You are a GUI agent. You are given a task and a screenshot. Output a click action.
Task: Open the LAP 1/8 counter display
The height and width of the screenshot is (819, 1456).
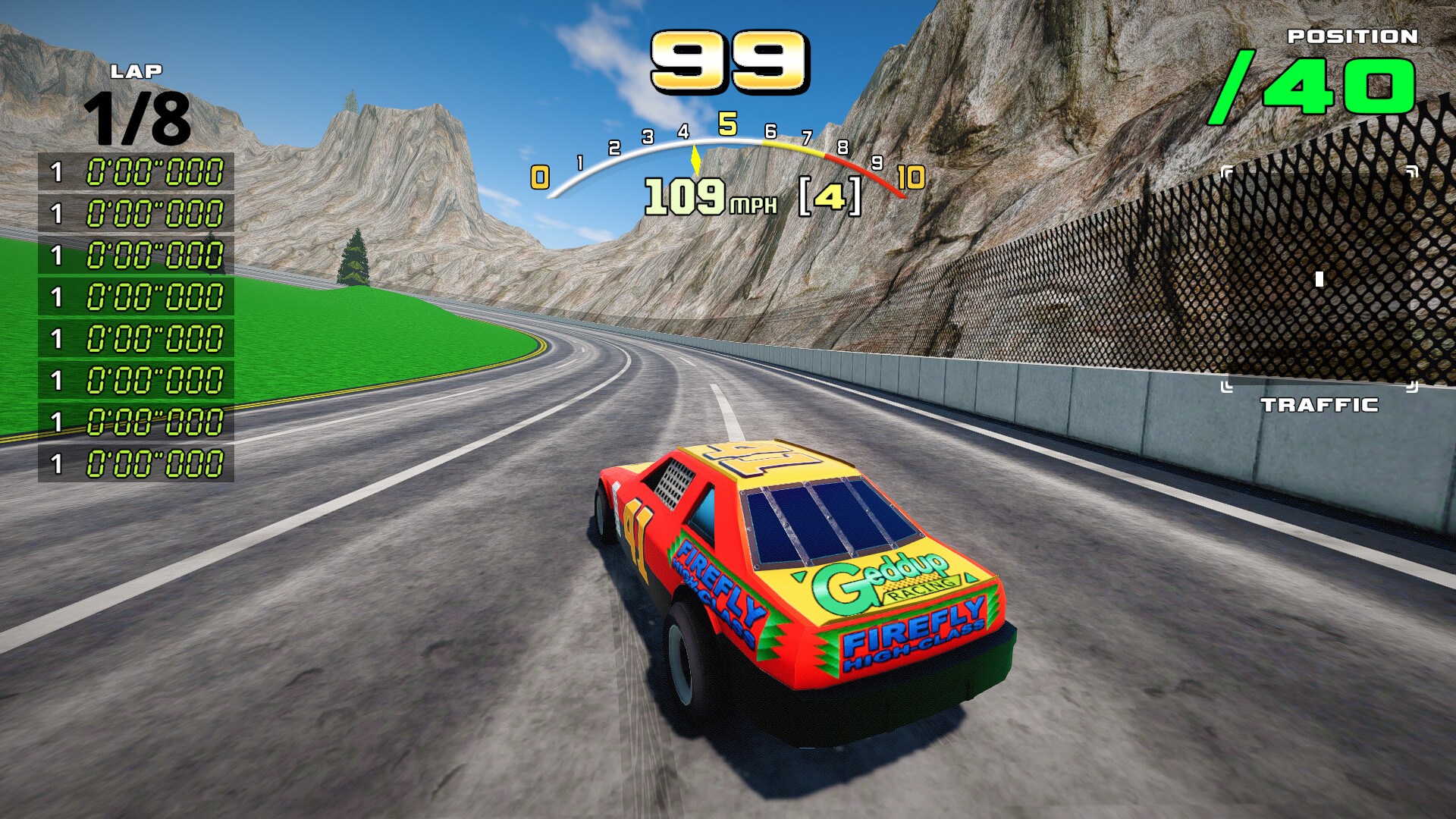tap(136, 117)
